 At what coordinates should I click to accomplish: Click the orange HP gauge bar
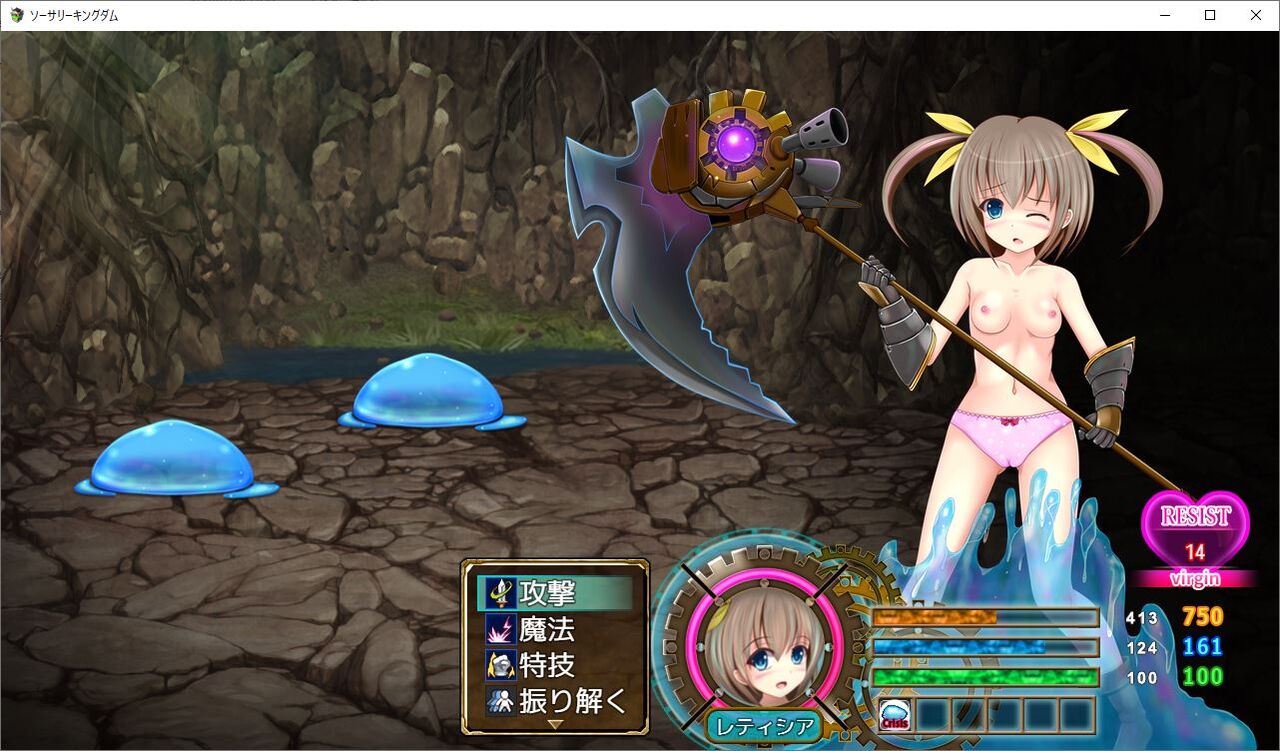point(985,617)
